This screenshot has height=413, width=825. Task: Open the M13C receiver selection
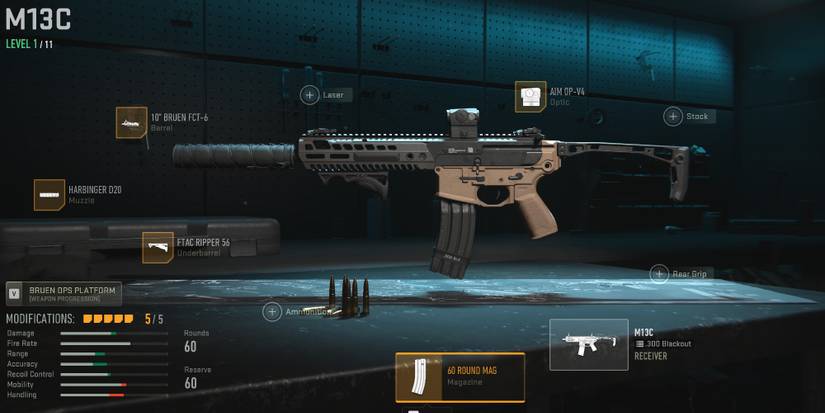coord(589,344)
